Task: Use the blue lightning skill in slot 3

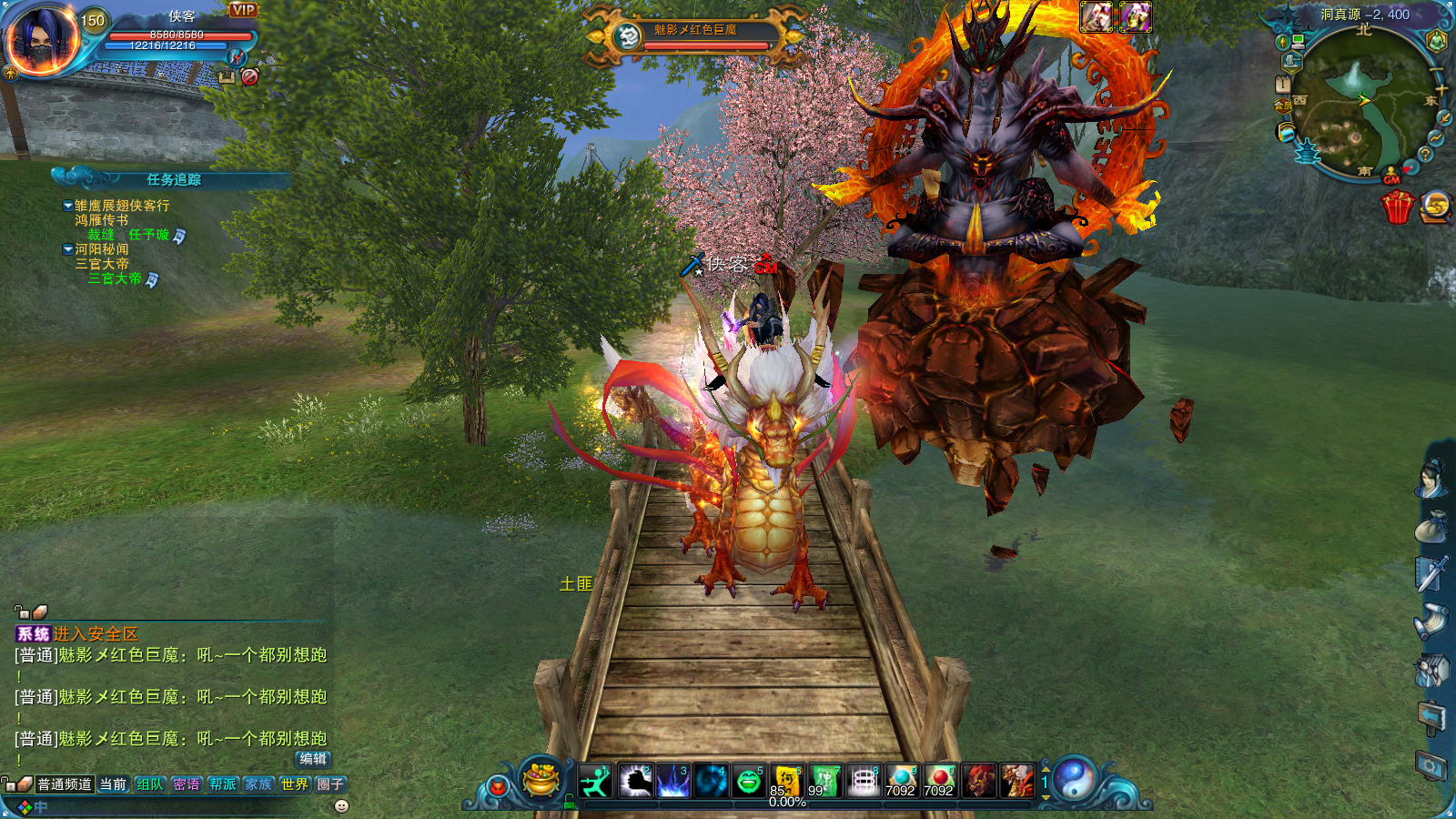Action: pos(672,781)
